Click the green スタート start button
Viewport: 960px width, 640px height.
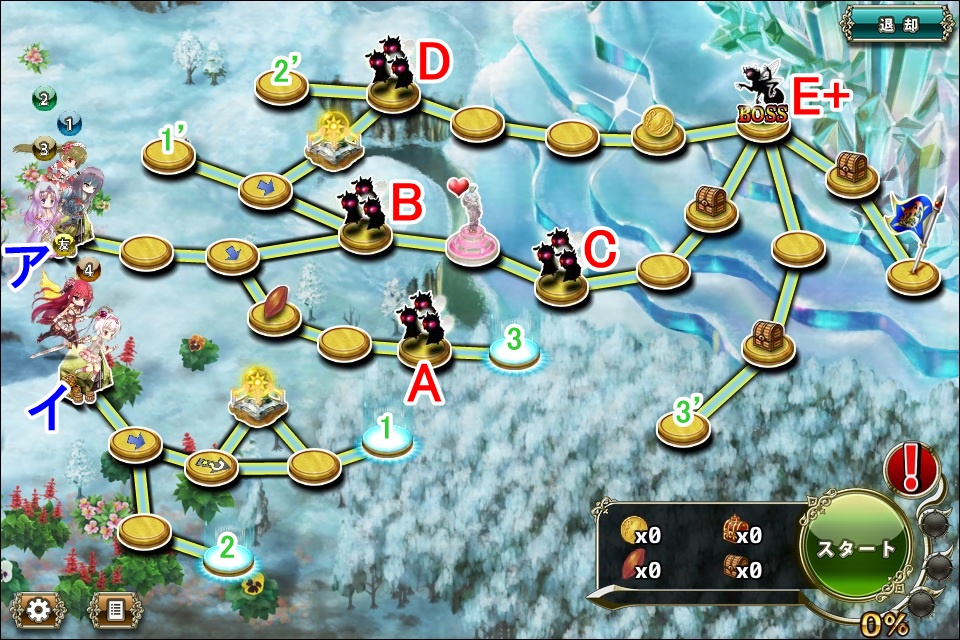(x=857, y=547)
